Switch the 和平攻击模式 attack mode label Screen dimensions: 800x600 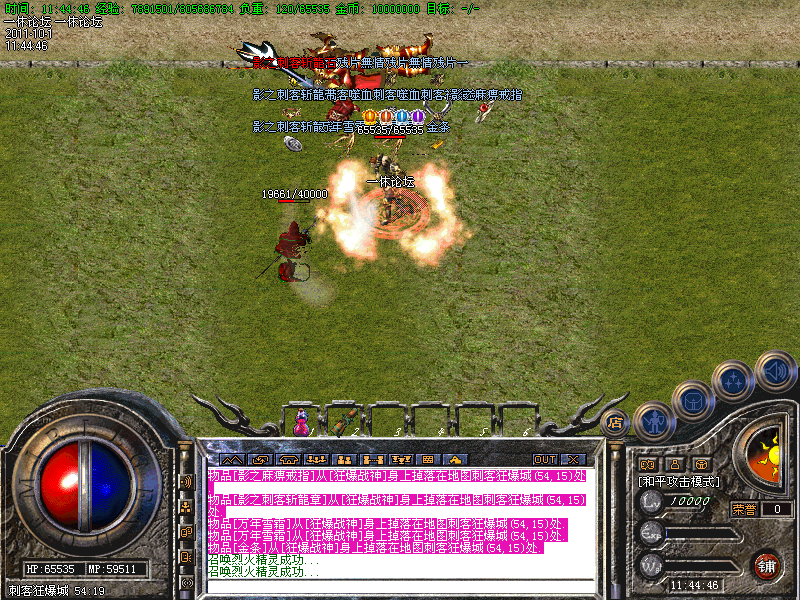click(680, 481)
